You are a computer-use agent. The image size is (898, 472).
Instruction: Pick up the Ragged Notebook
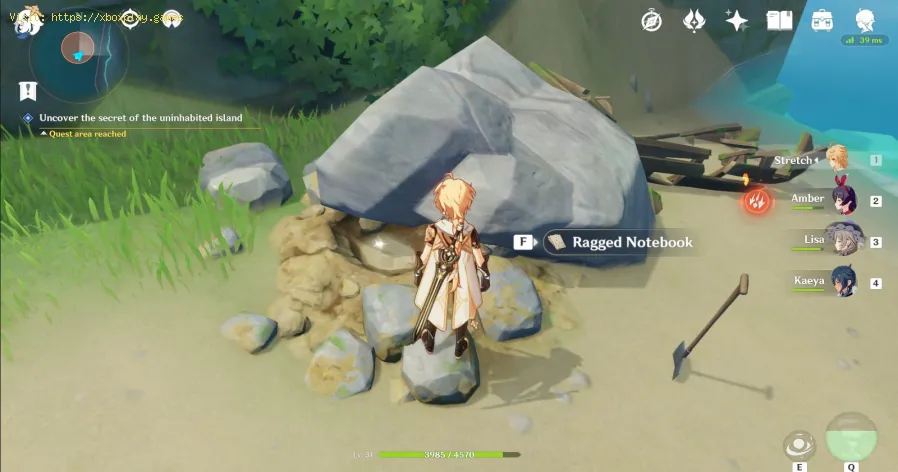click(618, 242)
